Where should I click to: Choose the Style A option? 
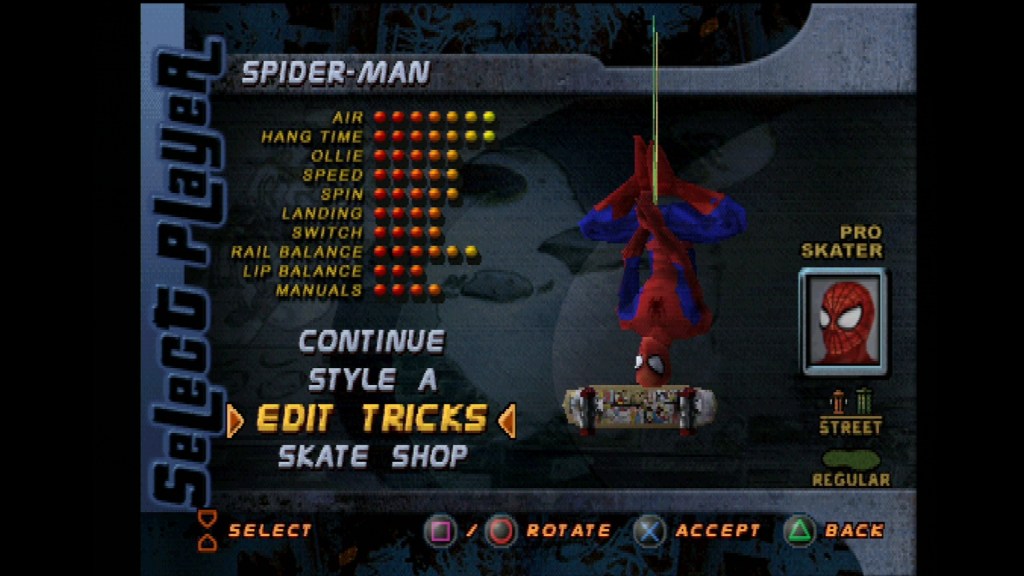coord(372,380)
